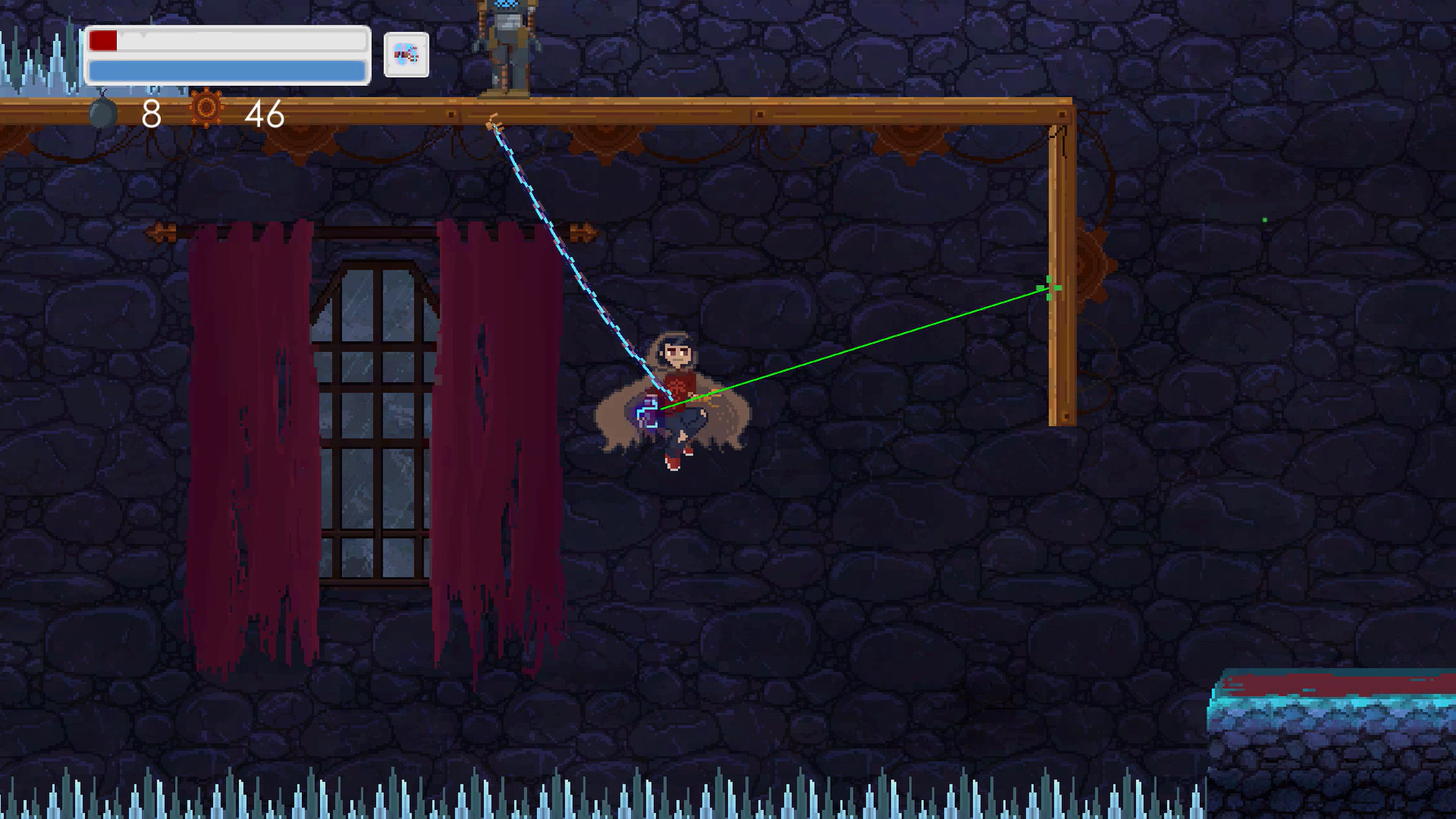Click the green grapple anchor on wooden post
1456x819 pixels.
[1048, 287]
